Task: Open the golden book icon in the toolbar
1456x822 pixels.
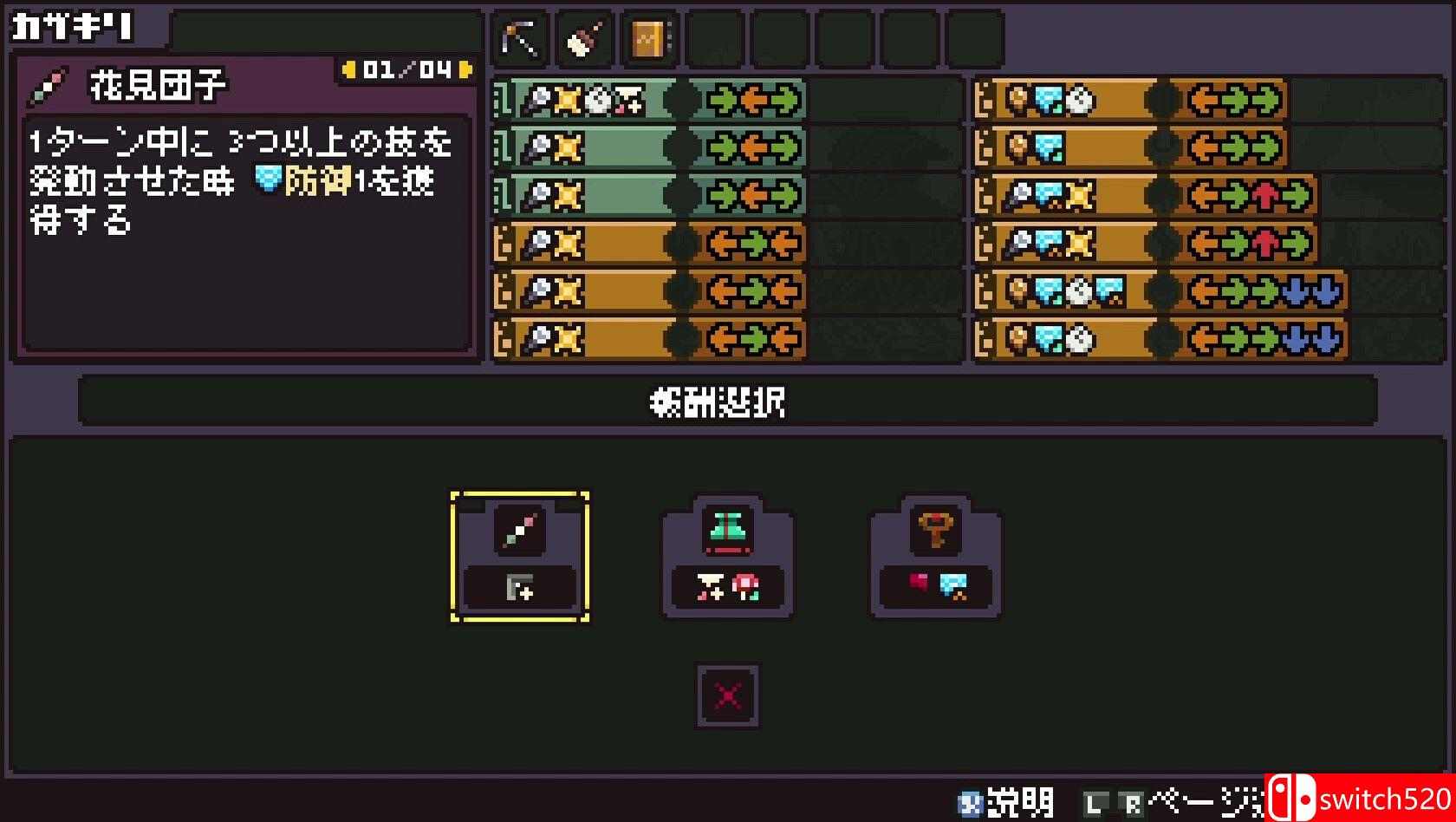Action: [x=648, y=37]
